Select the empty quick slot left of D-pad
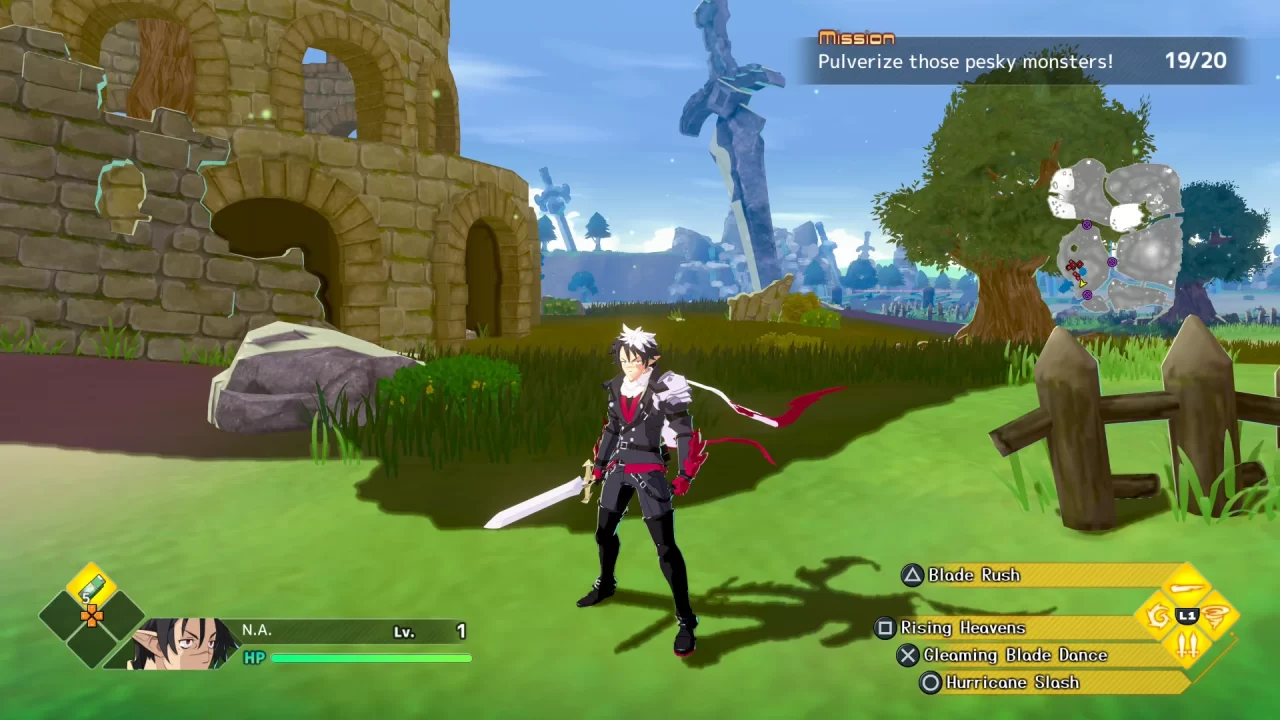 pos(58,616)
